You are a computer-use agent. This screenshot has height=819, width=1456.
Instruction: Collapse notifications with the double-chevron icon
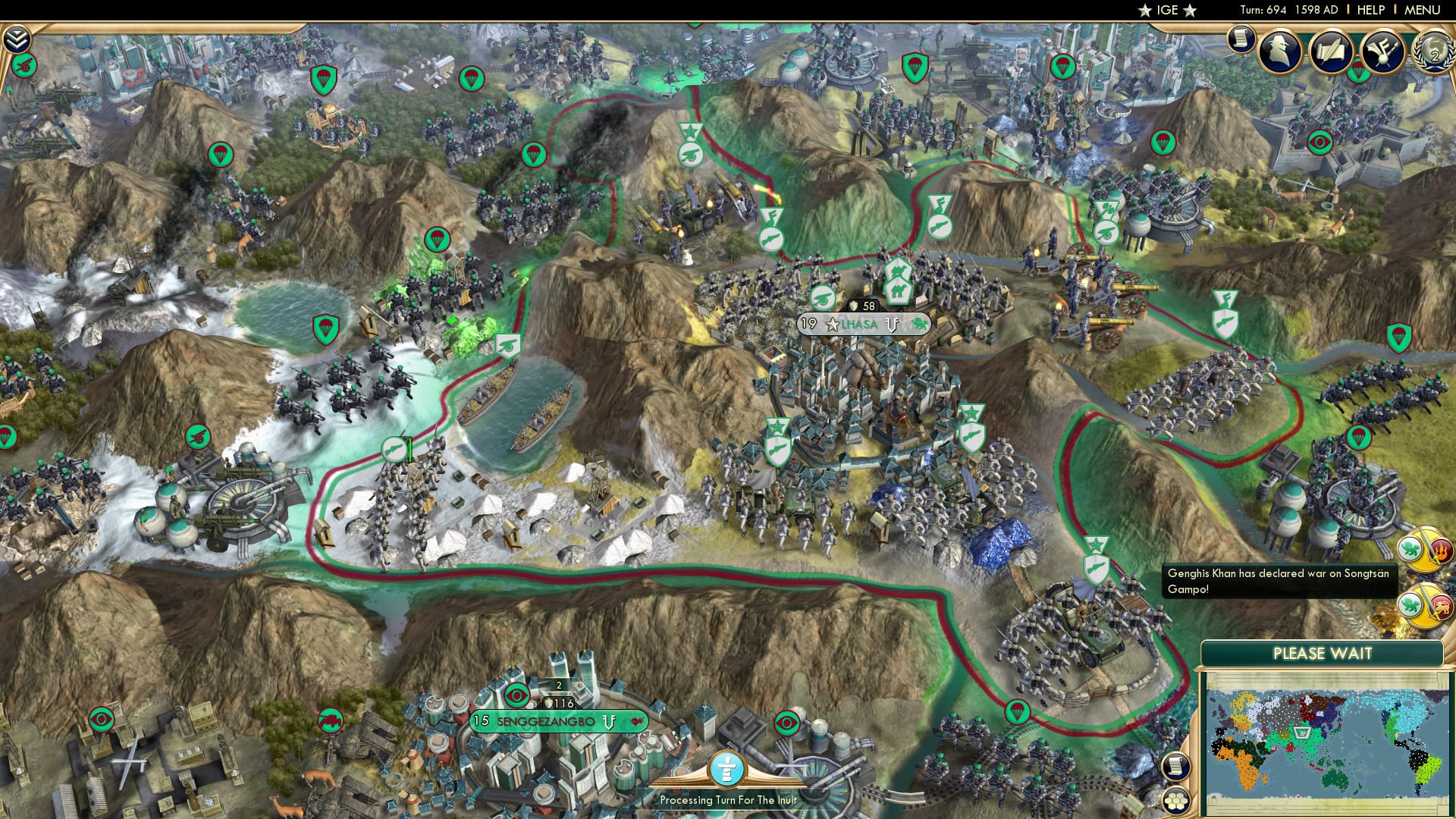pyautogui.click(x=17, y=39)
